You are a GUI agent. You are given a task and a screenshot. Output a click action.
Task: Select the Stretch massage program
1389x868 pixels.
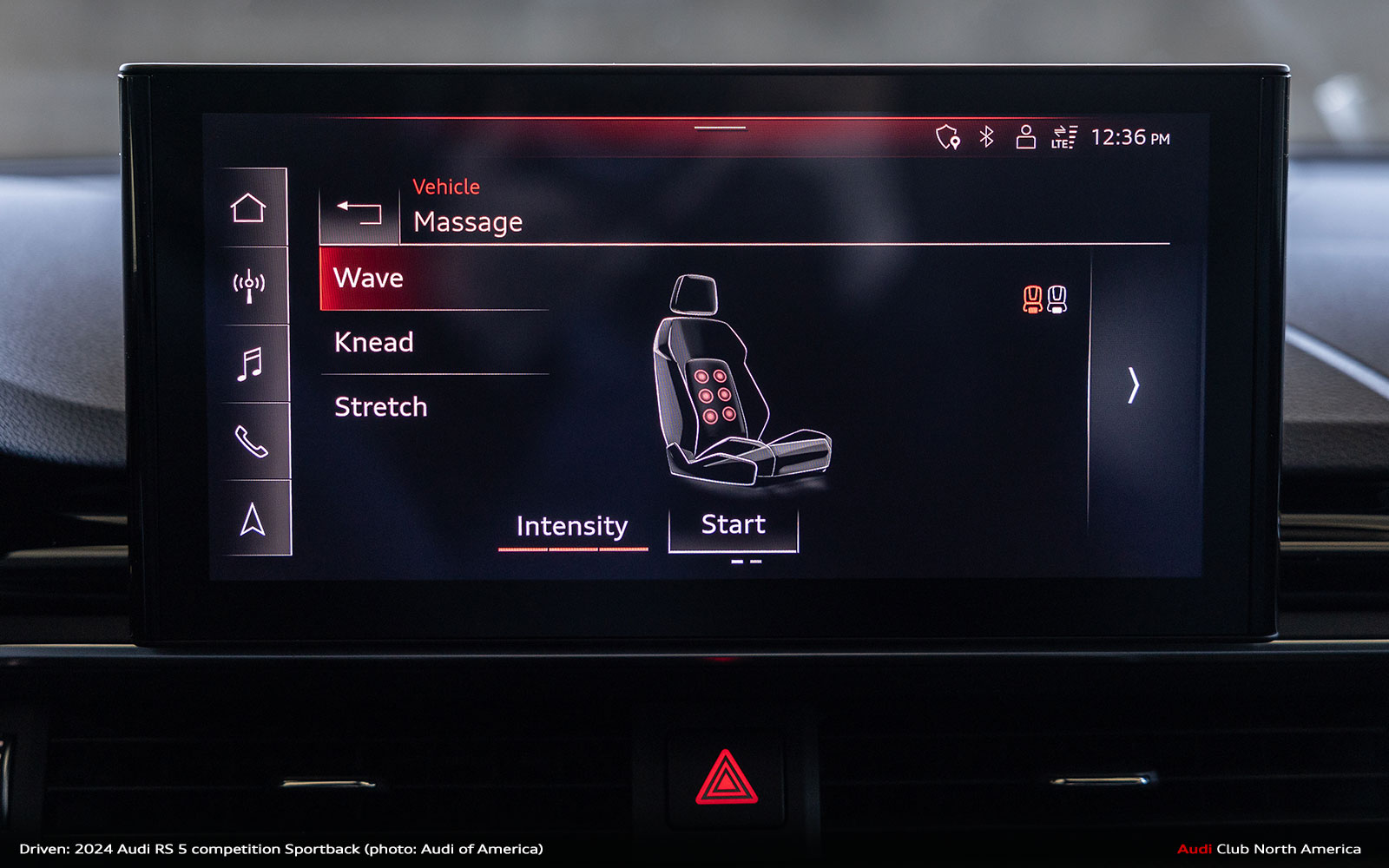(x=434, y=407)
